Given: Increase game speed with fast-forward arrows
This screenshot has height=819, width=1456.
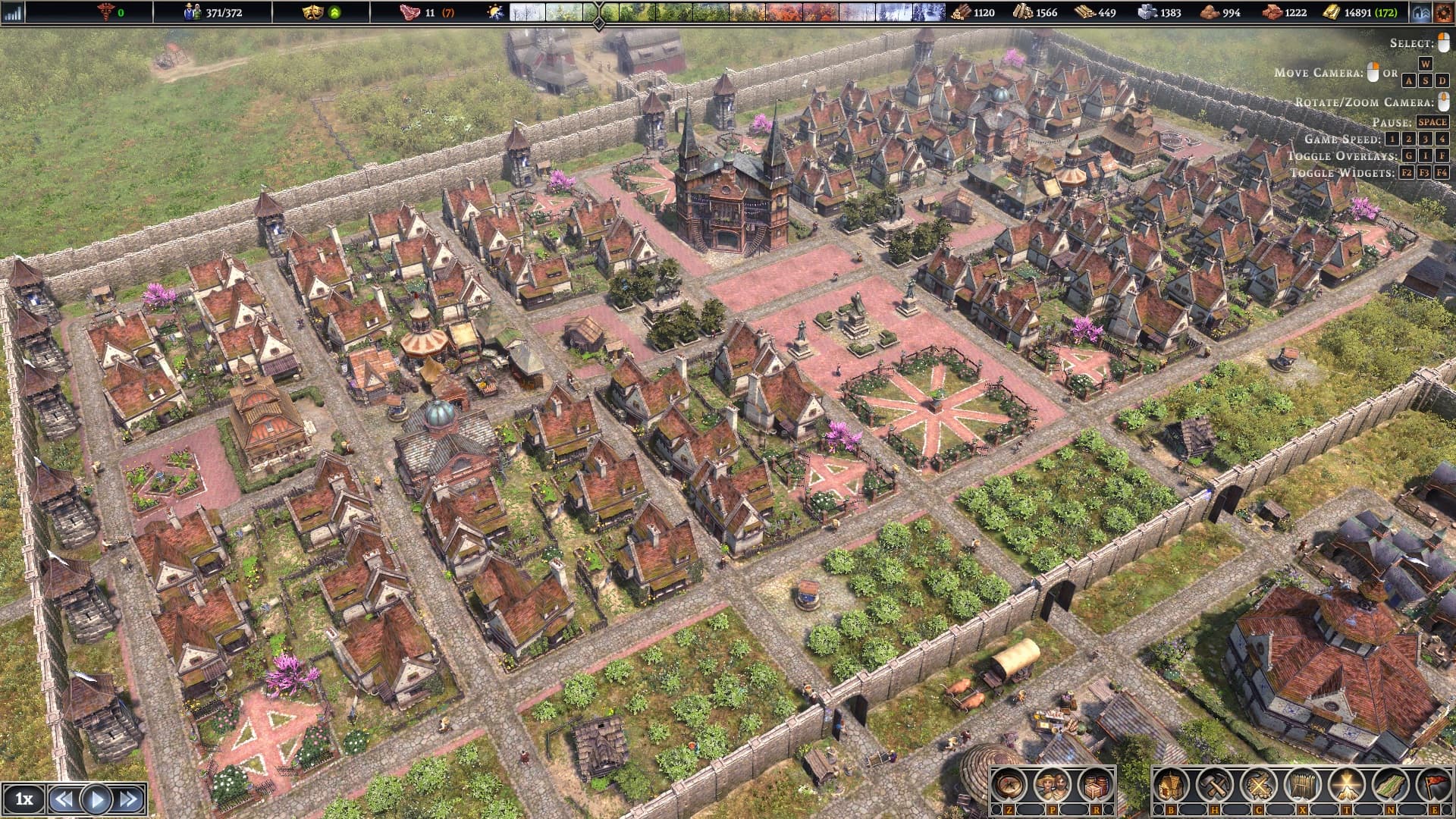Looking at the screenshot, I should [x=129, y=799].
